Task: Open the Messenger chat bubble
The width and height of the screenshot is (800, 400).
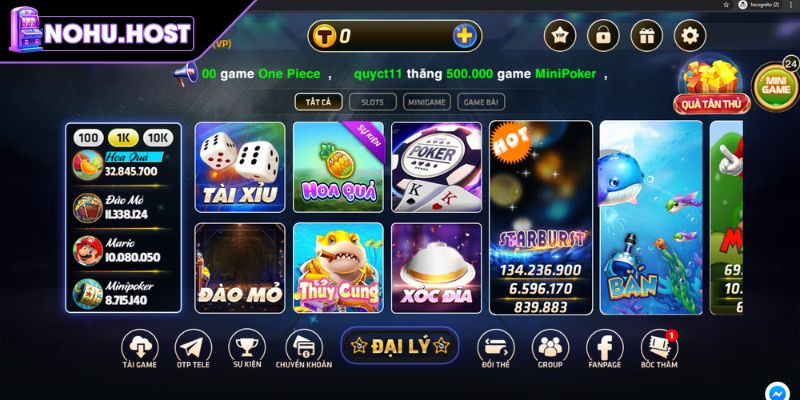Action: point(777,391)
